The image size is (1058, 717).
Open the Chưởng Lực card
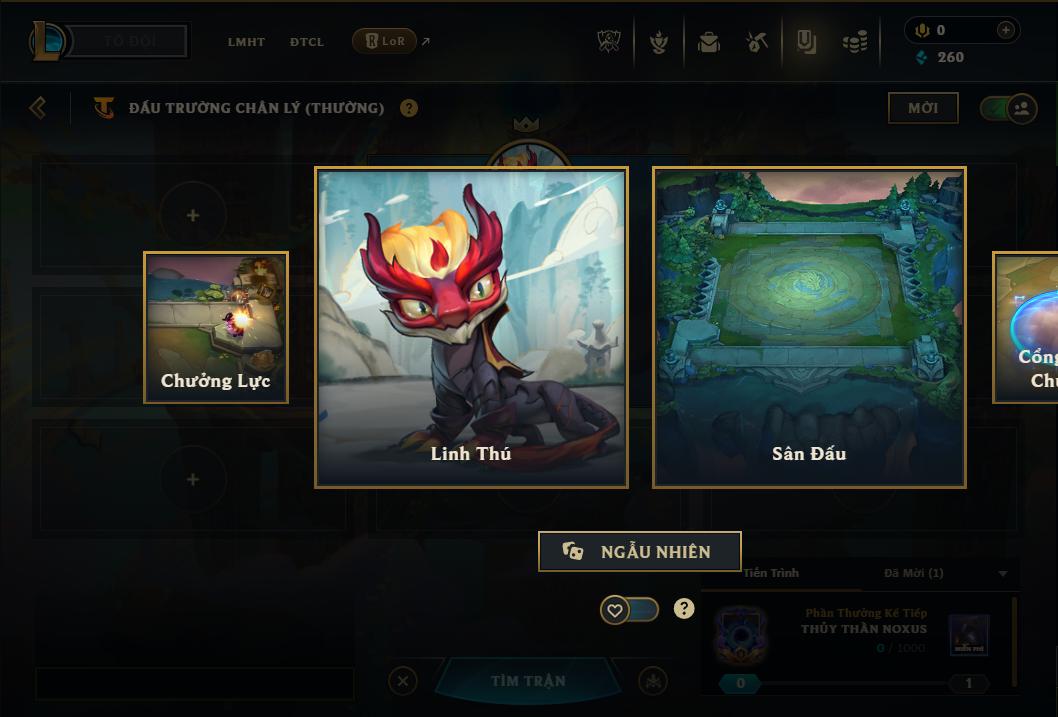coord(216,327)
